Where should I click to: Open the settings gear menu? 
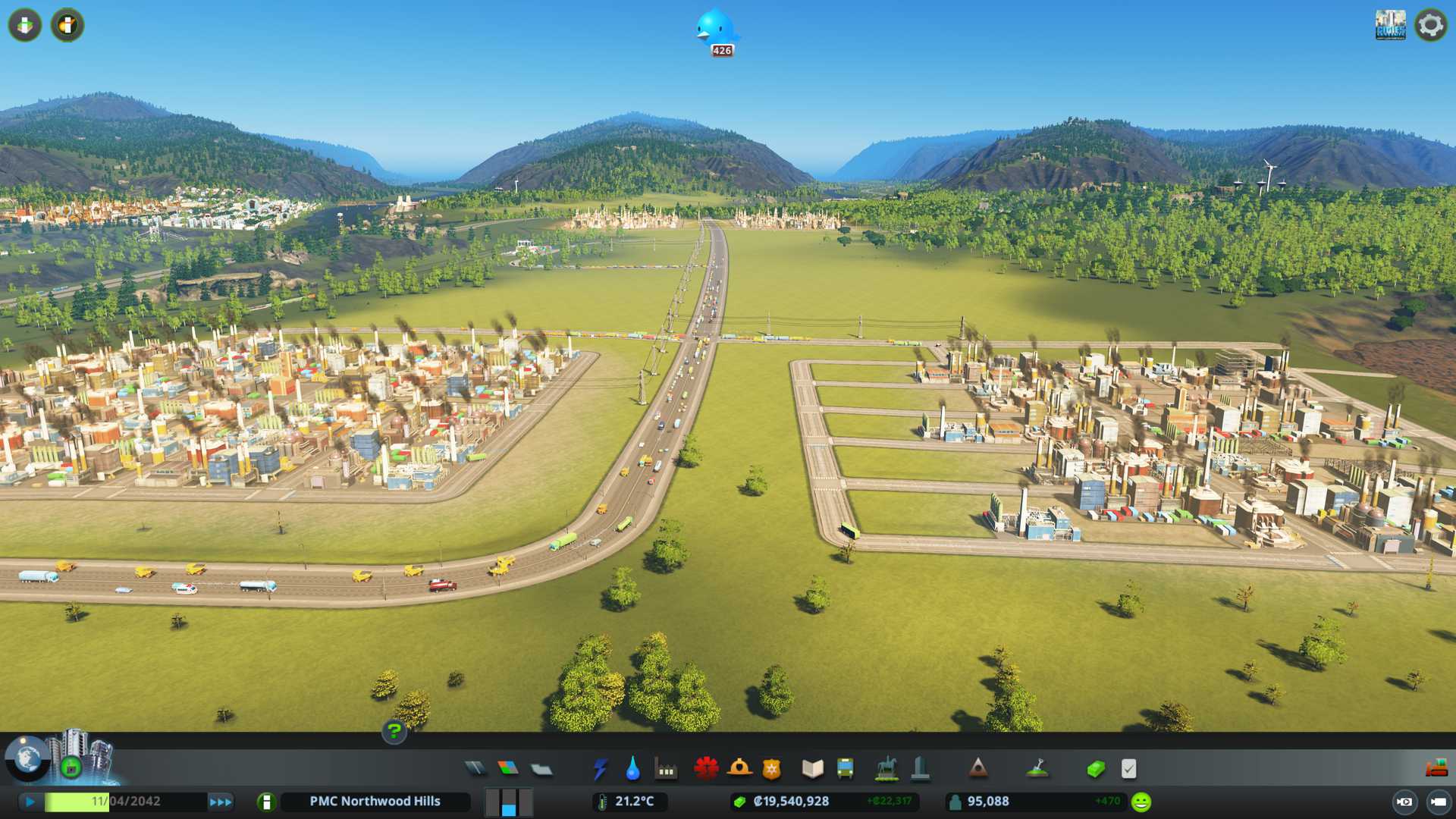(1431, 25)
